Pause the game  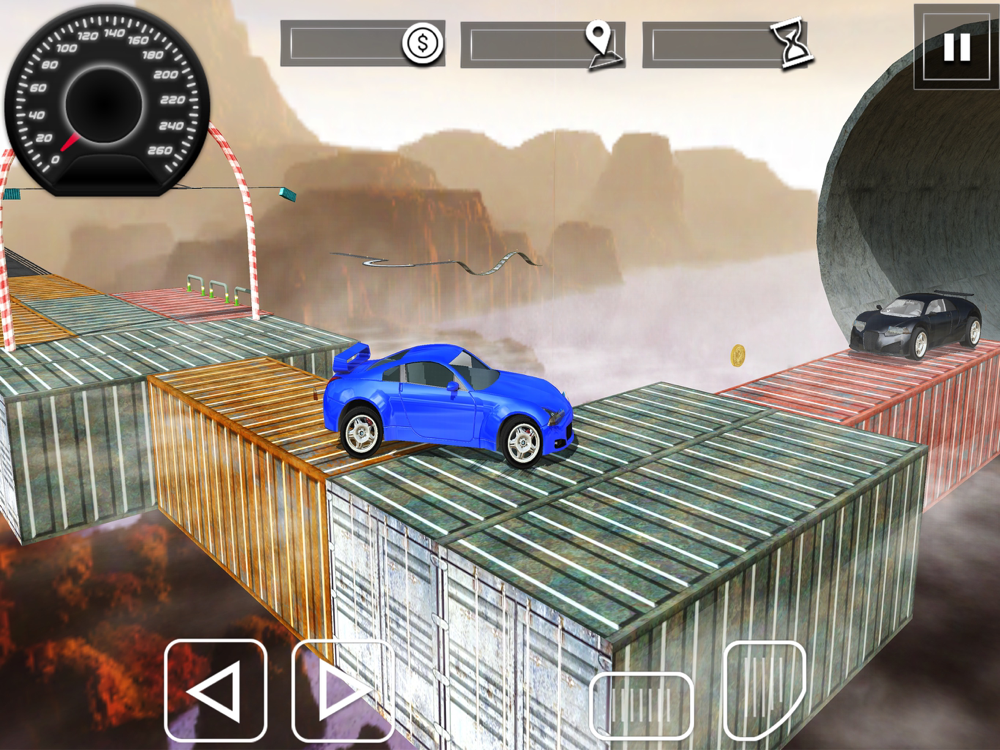pyautogui.click(x=956, y=47)
